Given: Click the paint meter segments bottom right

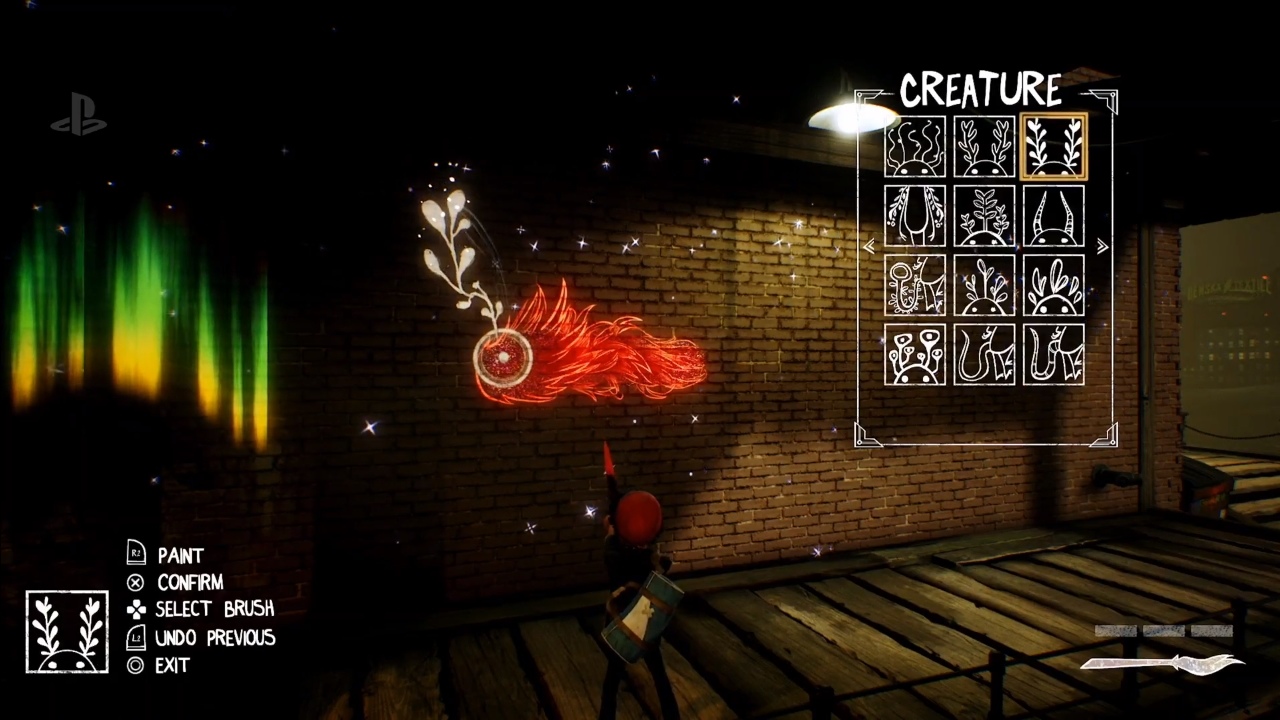Looking at the screenshot, I should 1163,630.
